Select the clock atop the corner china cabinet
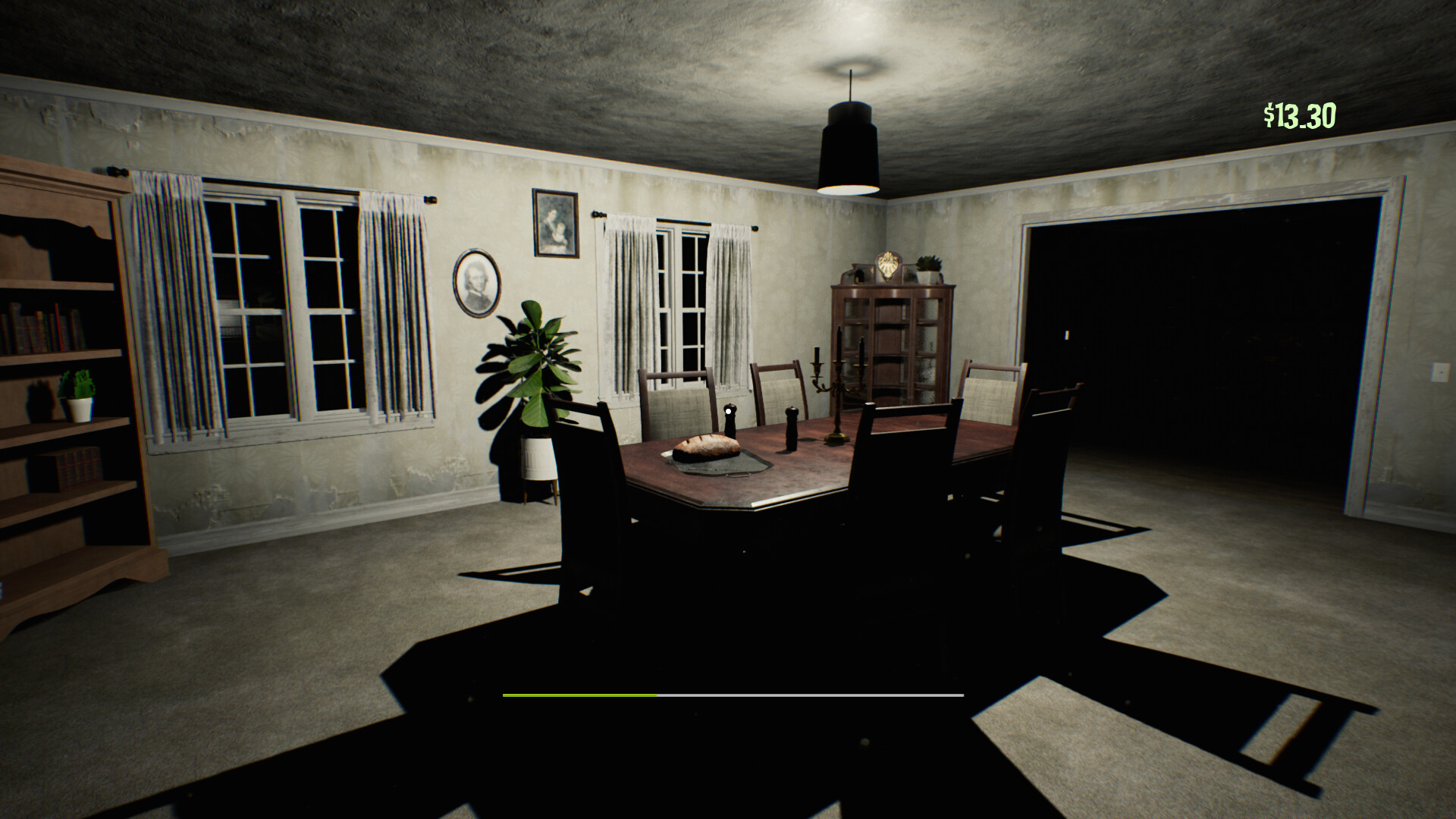1456x819 pixels. pos(888,265)
